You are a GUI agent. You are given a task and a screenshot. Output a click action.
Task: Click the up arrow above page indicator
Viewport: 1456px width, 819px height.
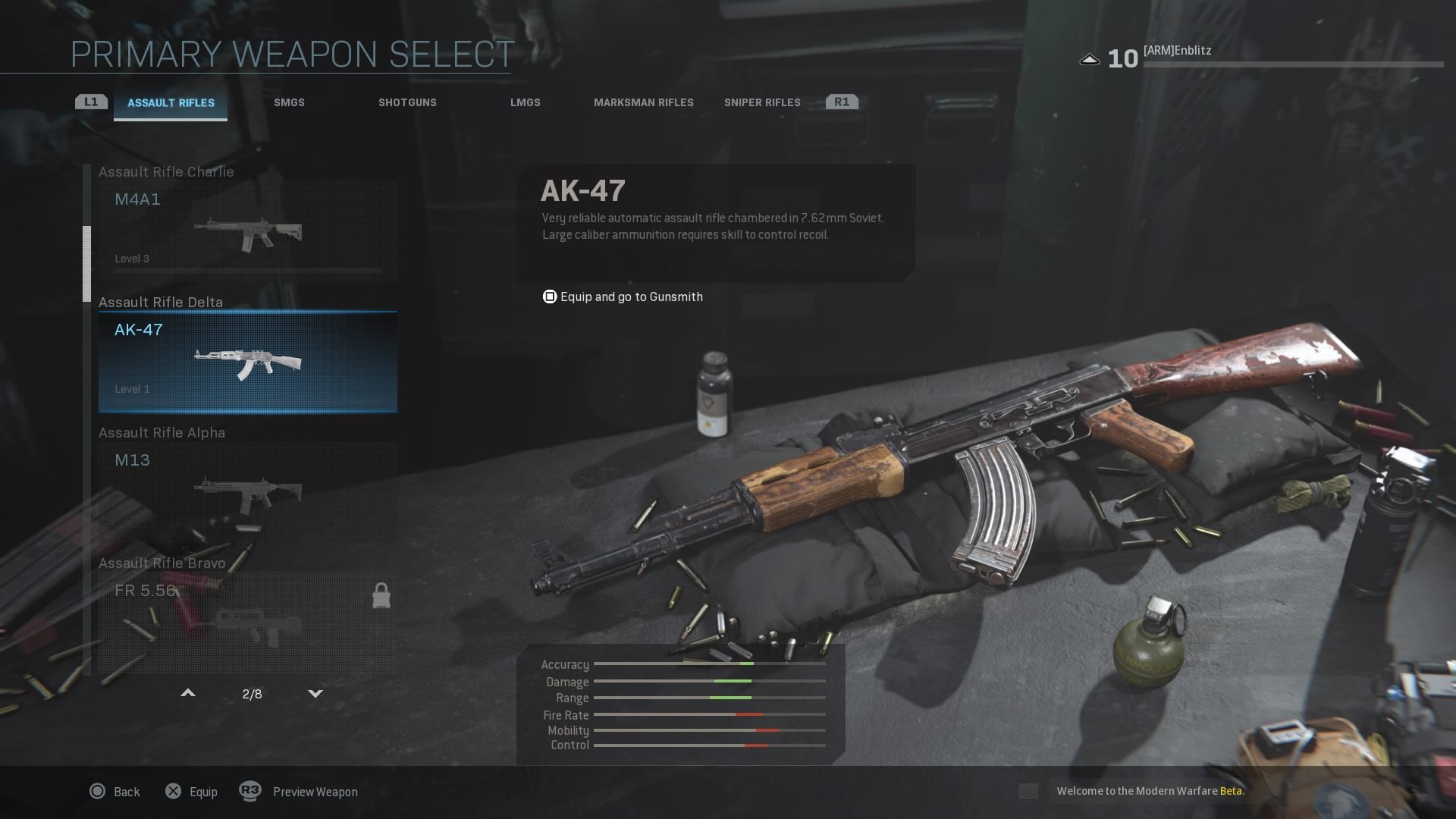coord(187,692)
